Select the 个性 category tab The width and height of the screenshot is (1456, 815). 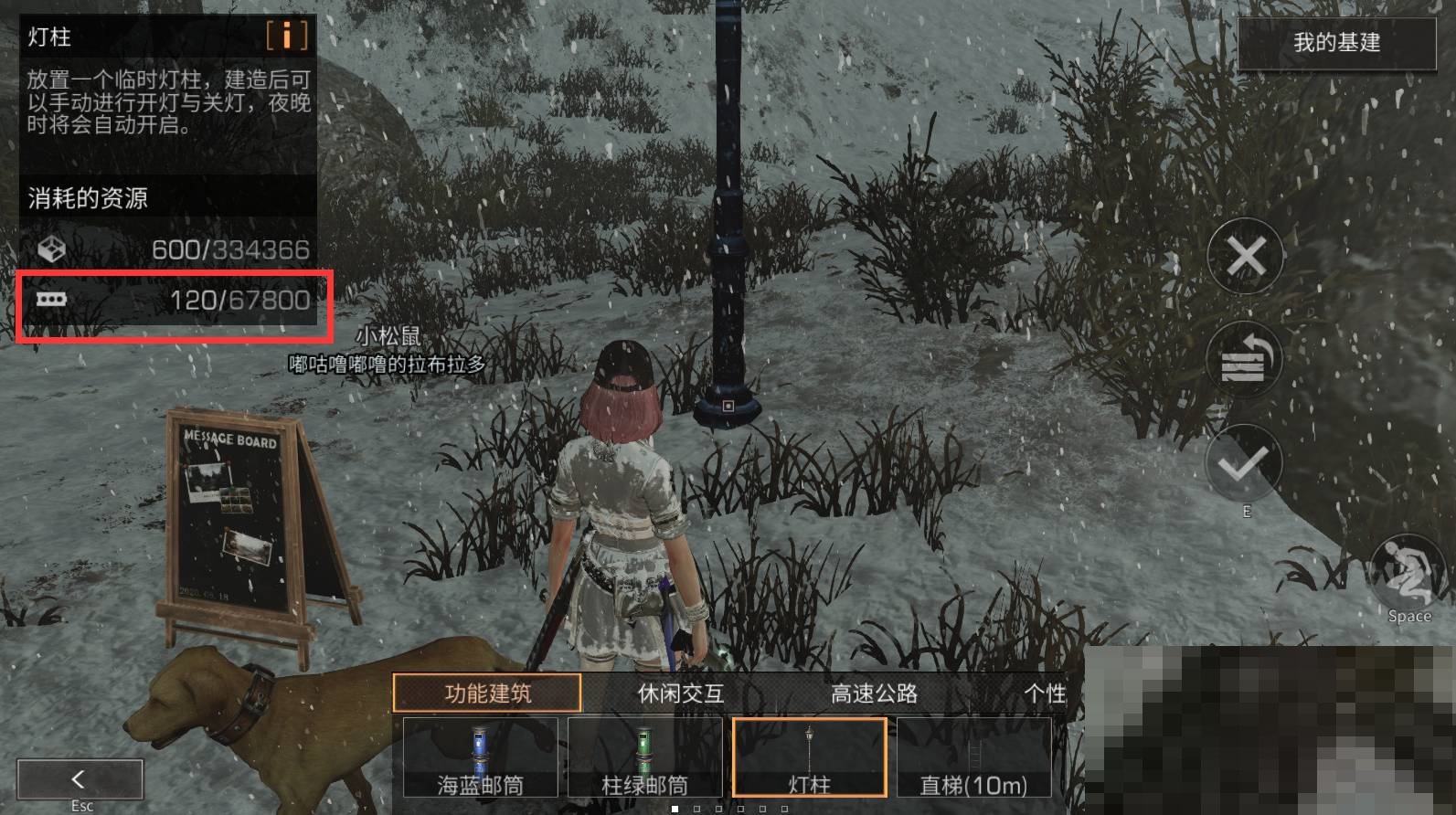[1045, 693]
